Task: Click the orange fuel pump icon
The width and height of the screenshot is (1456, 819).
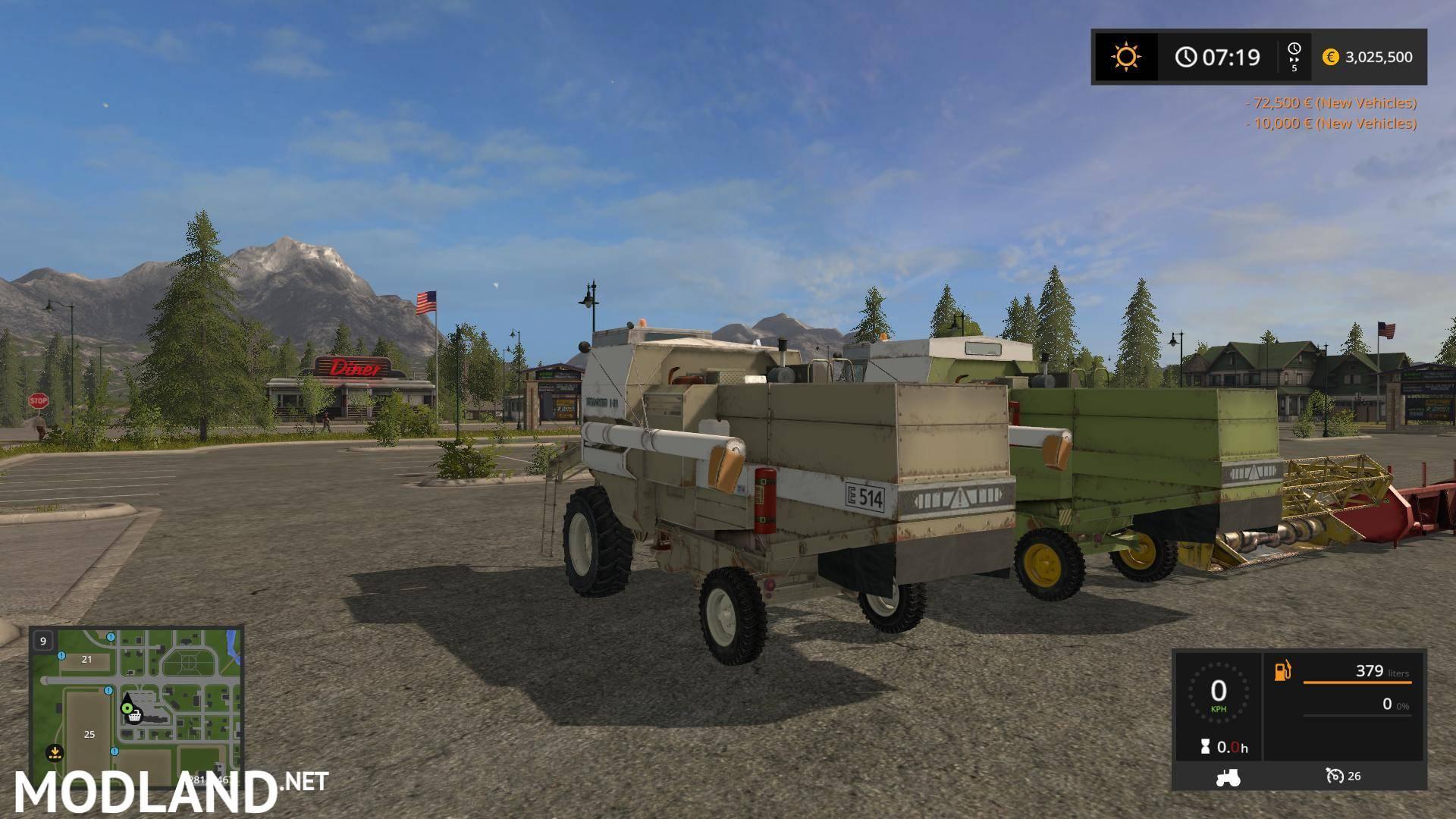Action: click(1282, 671)
